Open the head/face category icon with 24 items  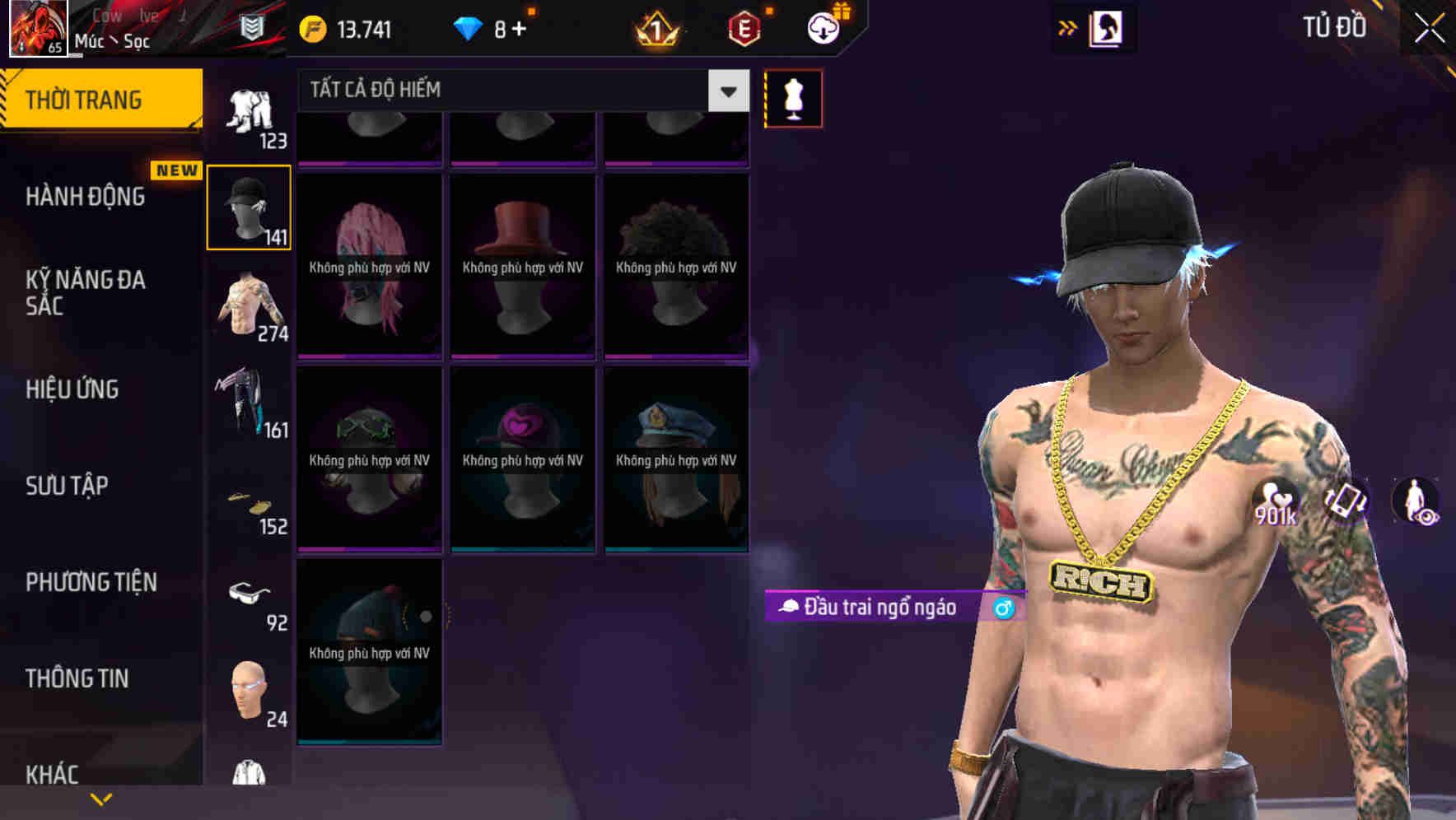250,690
